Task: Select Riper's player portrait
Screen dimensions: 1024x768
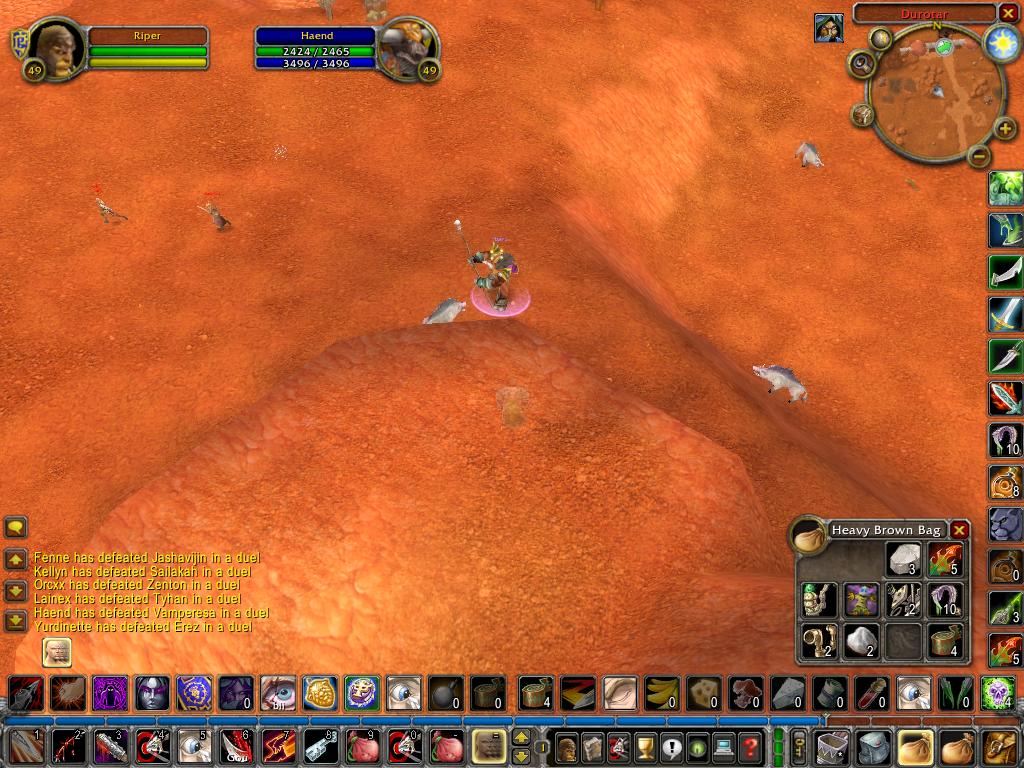Action: pyautogui.click(x=56, y=47)
